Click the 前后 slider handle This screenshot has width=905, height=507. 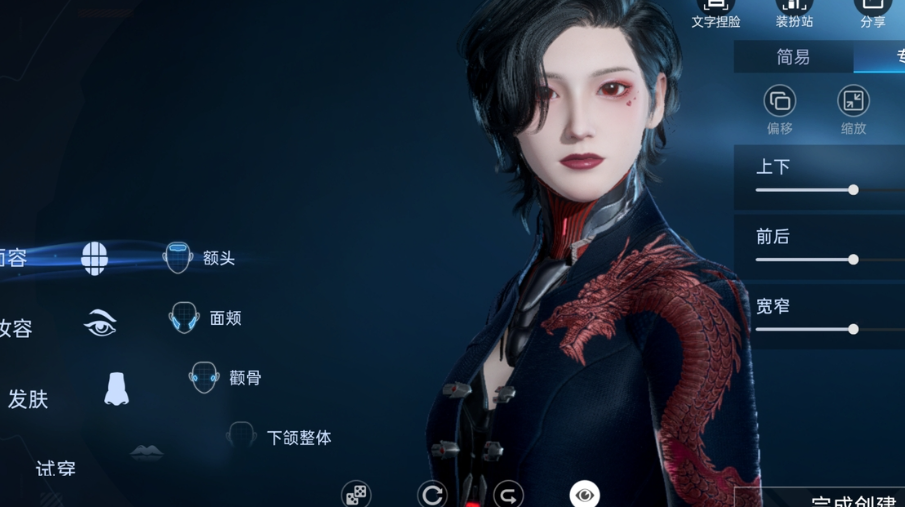coord(853,259)
